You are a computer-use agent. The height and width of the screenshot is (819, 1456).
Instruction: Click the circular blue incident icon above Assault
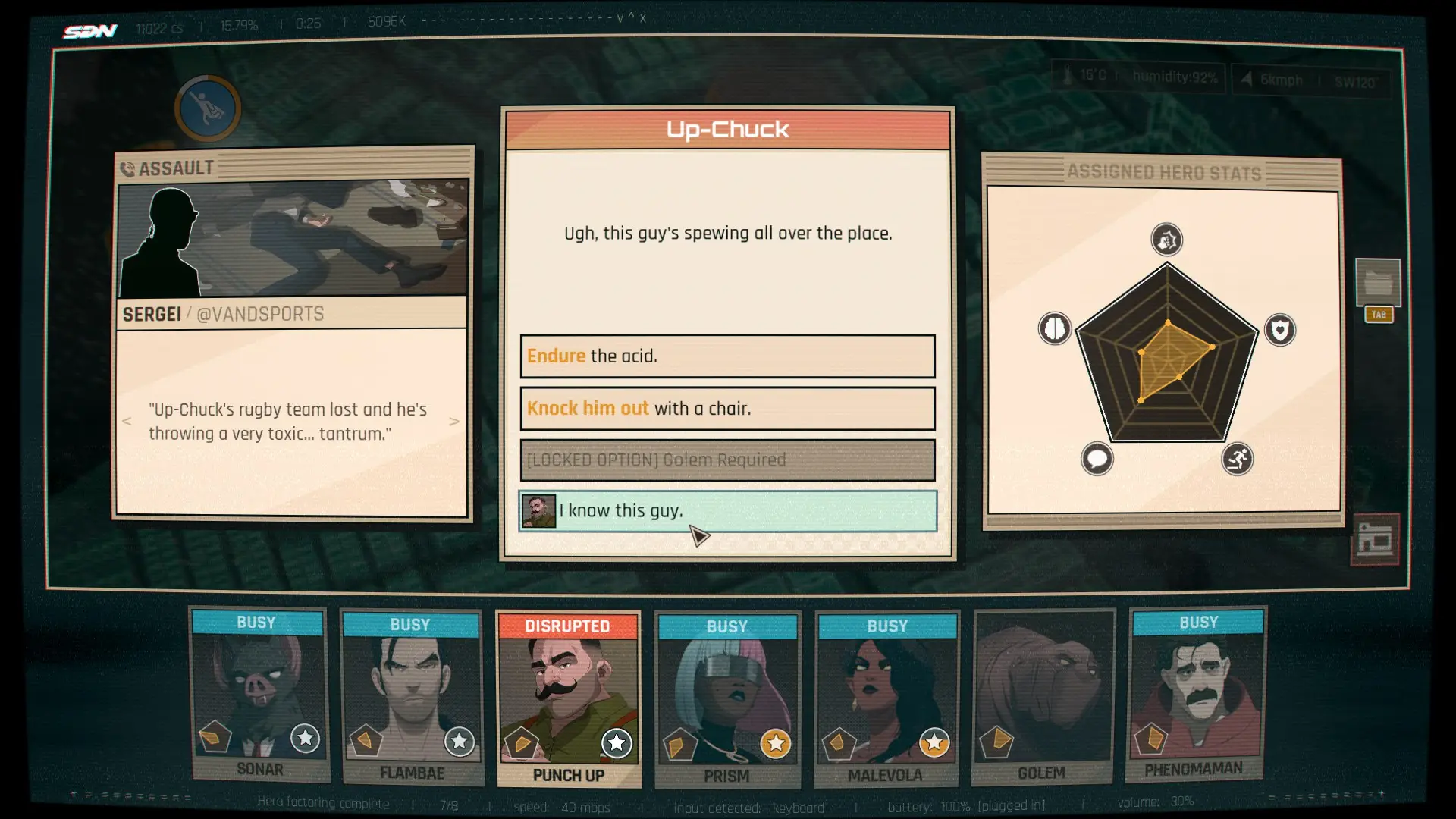click(207, 108)
